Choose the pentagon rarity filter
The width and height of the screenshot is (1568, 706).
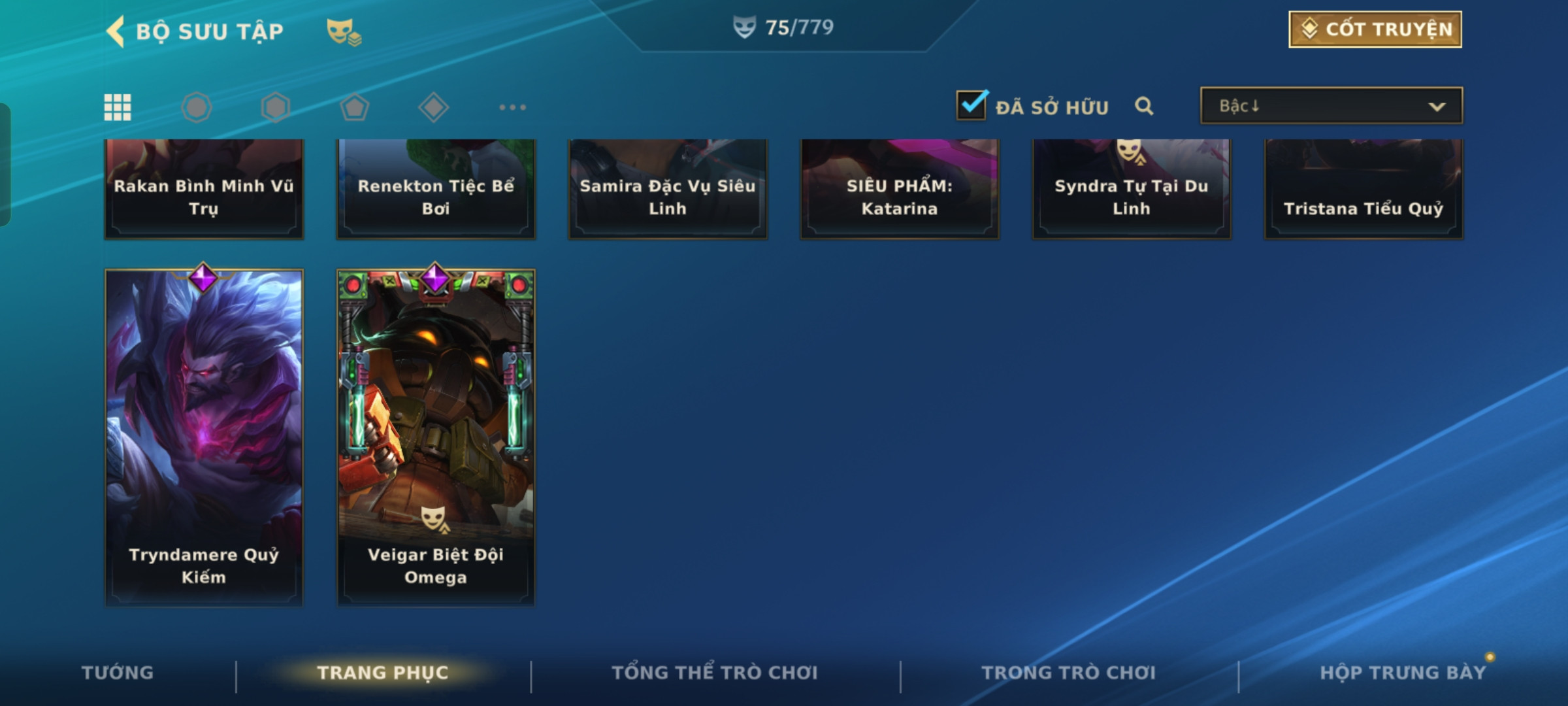coord(355,107)
